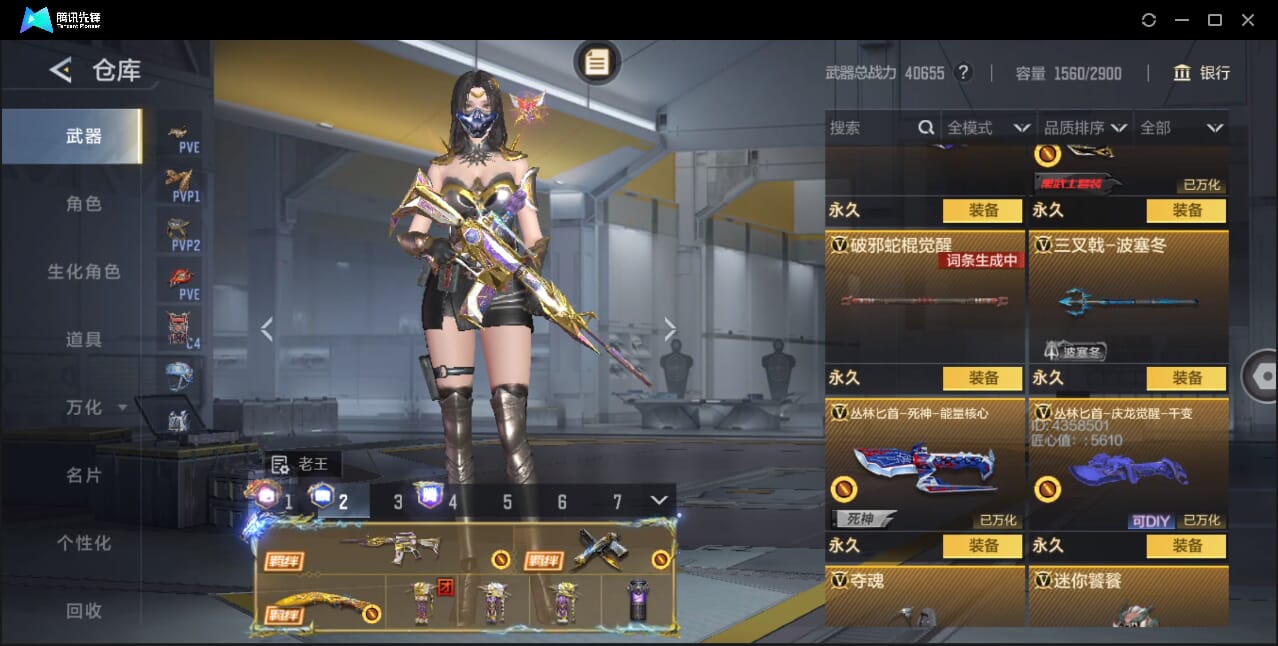Go back from the 仓库 warehouse screen
This screenshot has height=646, width=1278.
click(x=61, y=70)
